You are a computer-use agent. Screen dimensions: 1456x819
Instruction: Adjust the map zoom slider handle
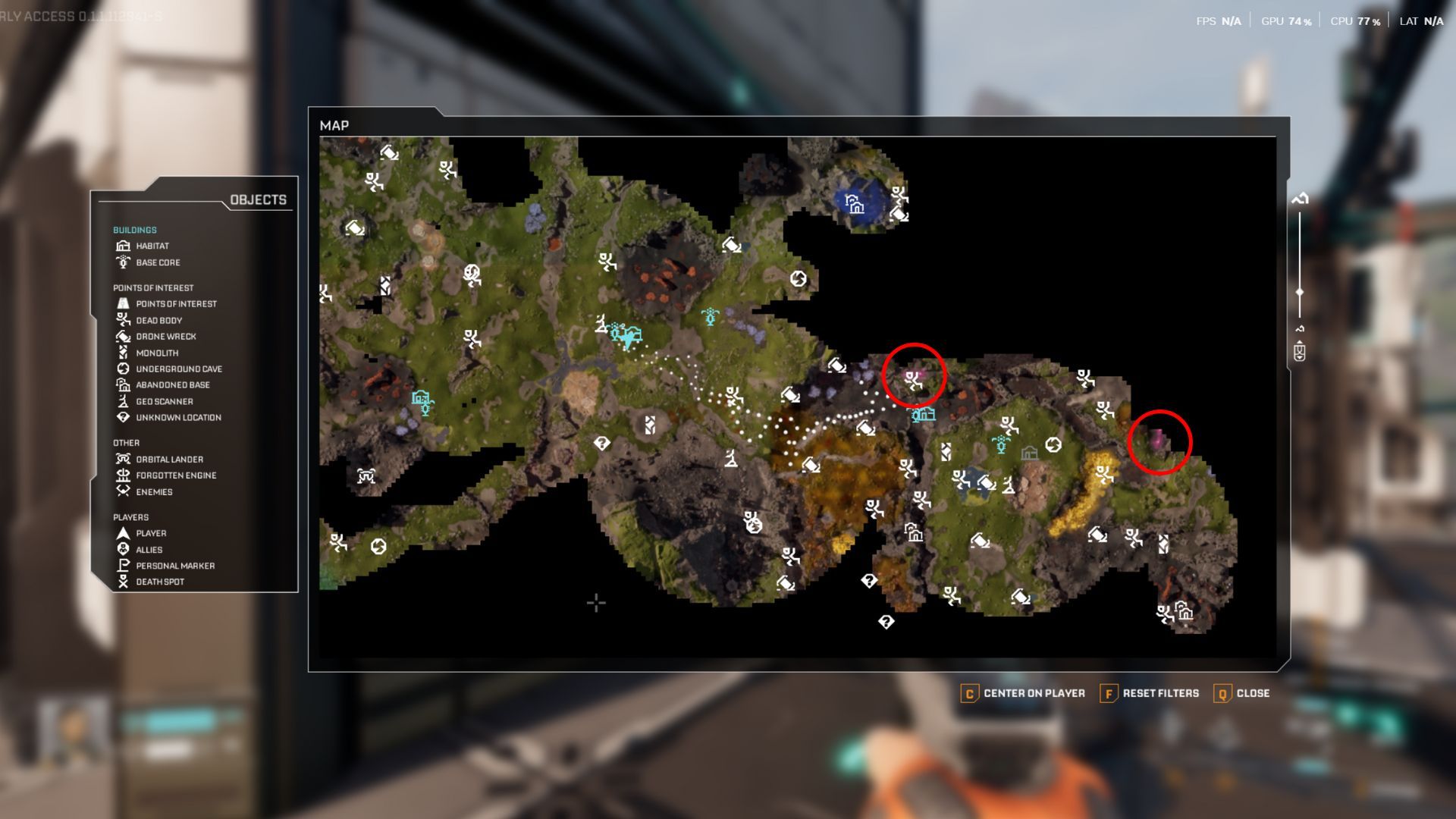tap(1300, 292)
